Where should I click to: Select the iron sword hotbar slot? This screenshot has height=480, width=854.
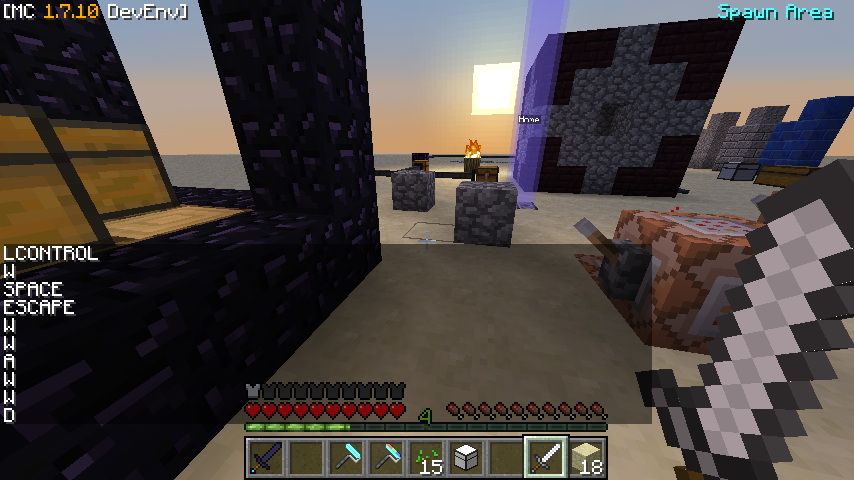click(546, 458)
